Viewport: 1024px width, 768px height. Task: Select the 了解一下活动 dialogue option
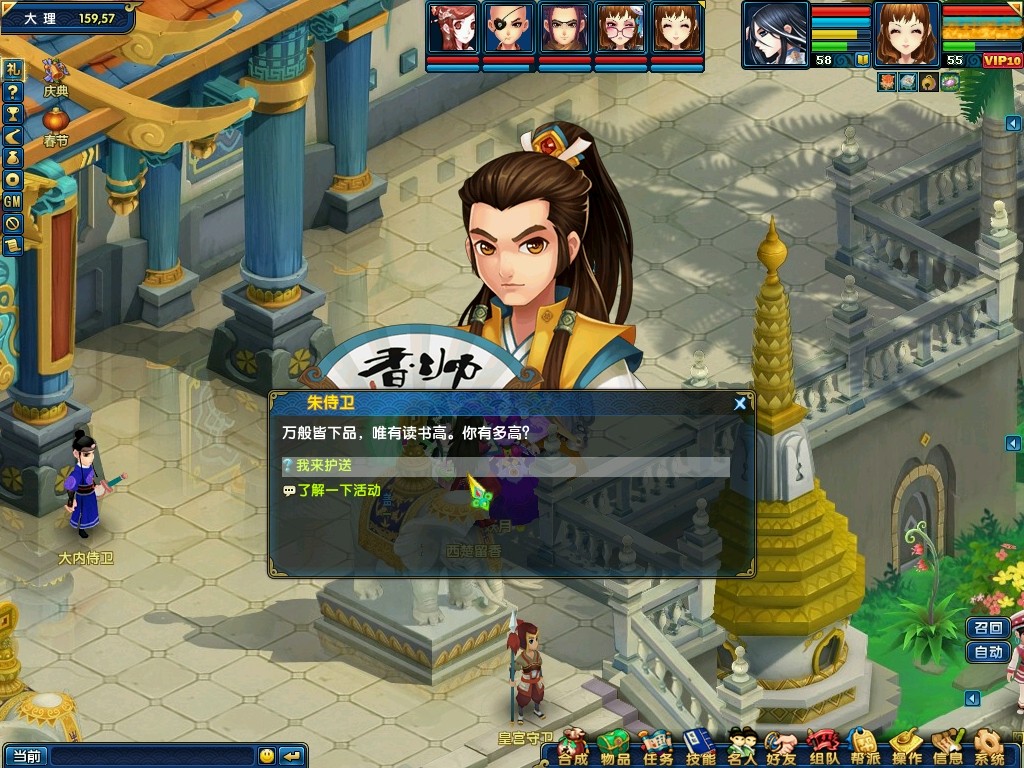coord(338,491)
